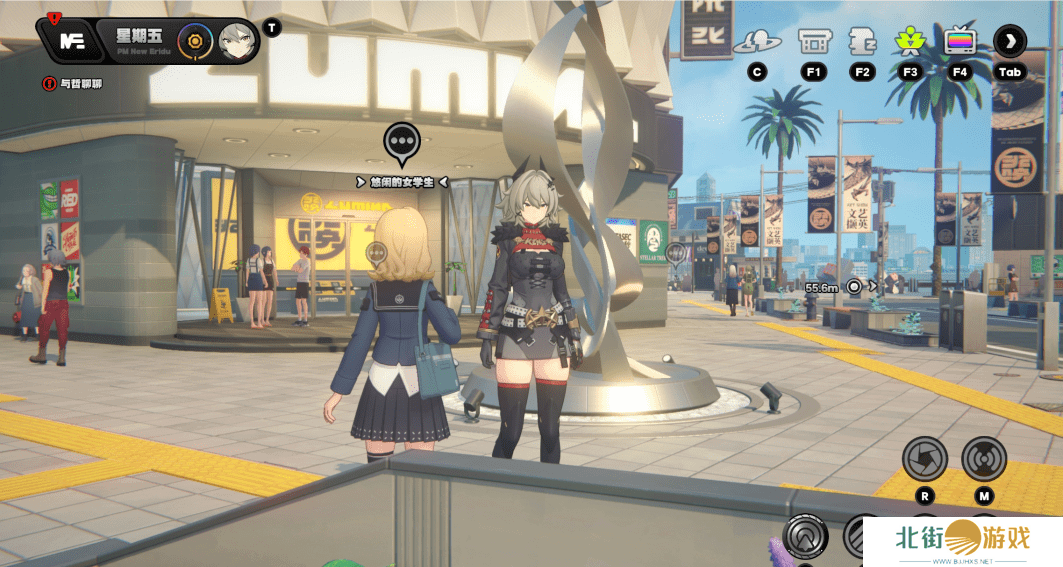This screenshot has height=567, width=1063.
Task: Open the Z-marked file icon
Action: [x=862, y=42]
